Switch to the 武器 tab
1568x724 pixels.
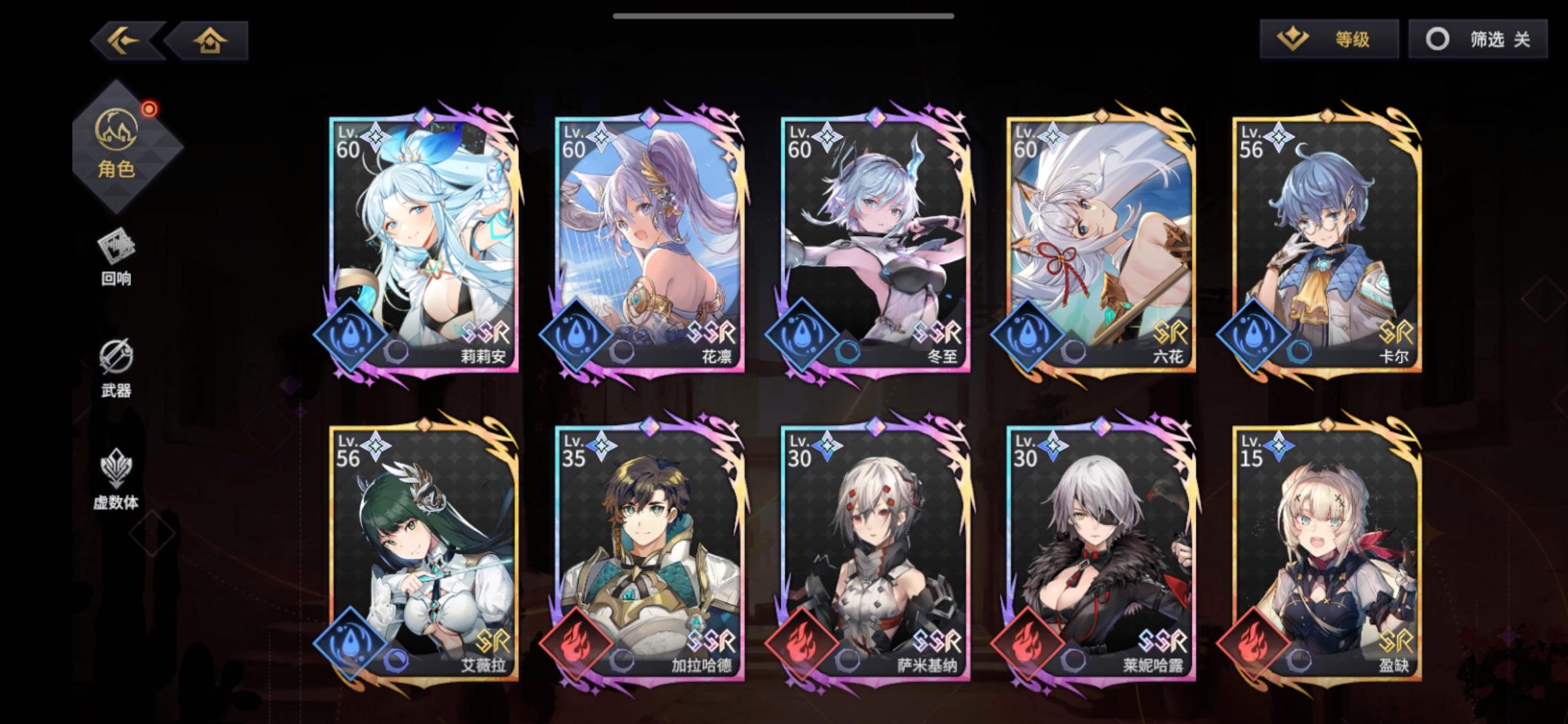115,369
